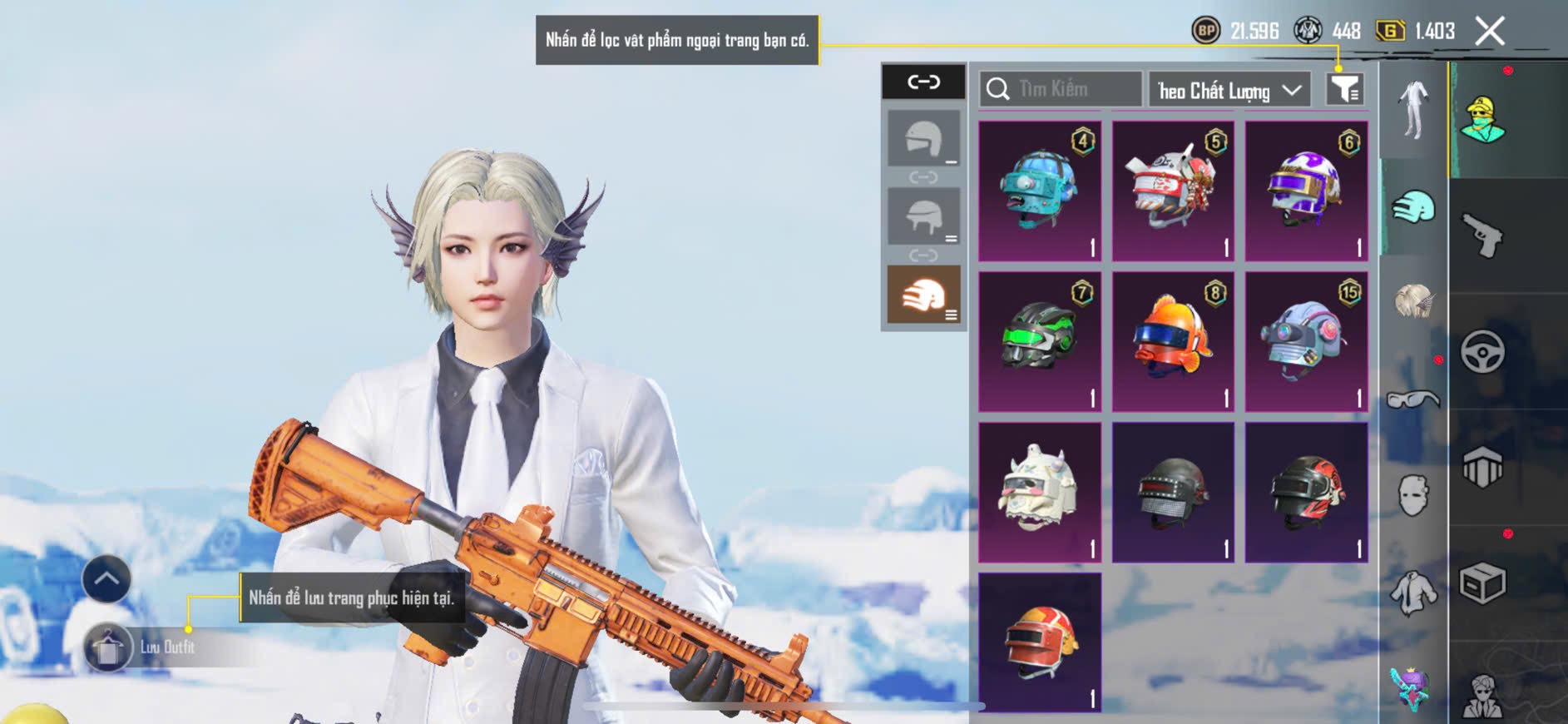The width and height of the screenshot is (1568, 724).
Task: Select the teal robot helmet skin
Action: [x=1040, y=191]
